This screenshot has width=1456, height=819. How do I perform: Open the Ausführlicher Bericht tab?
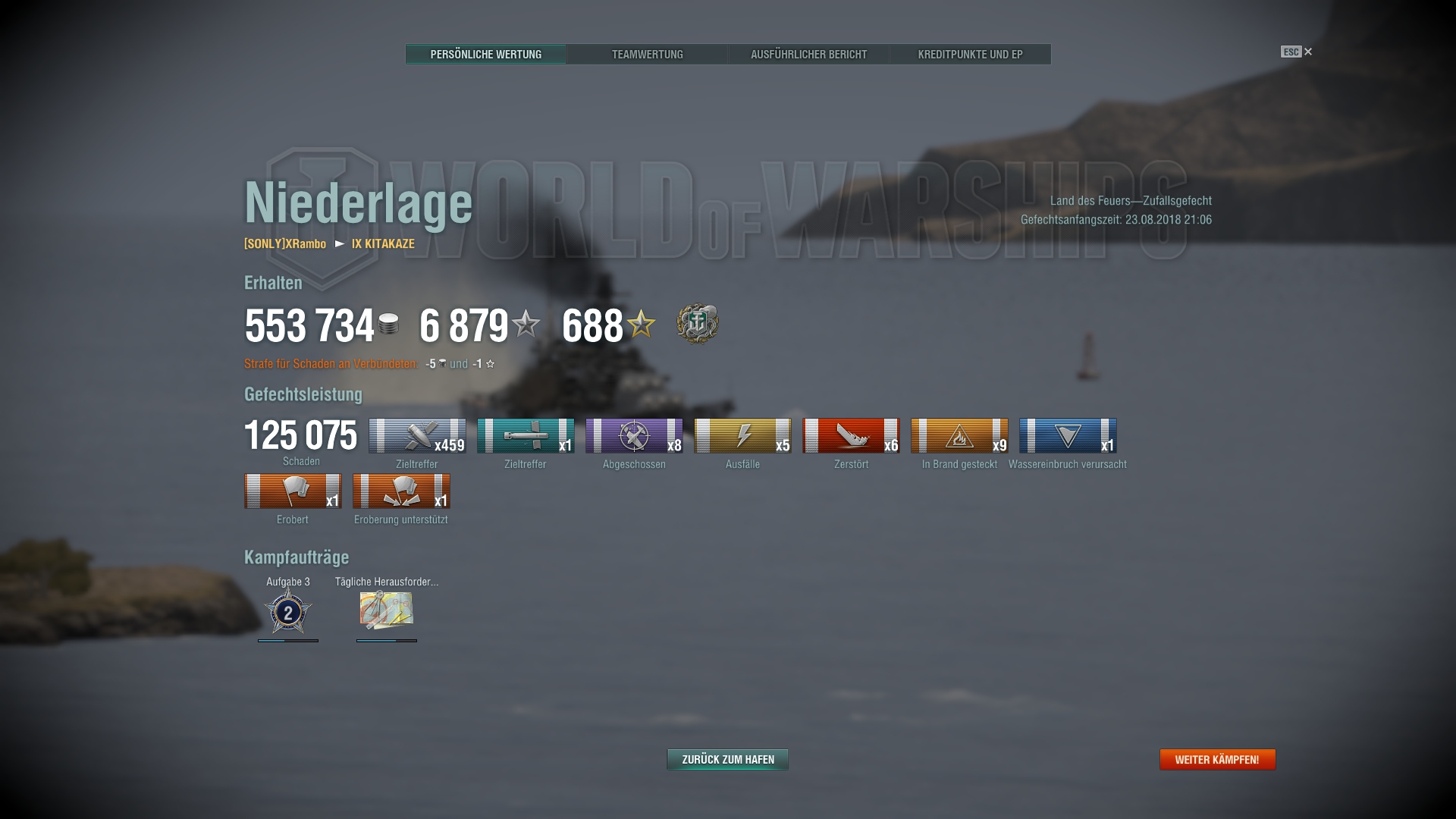pyautogui.click(x=808, y=54)
